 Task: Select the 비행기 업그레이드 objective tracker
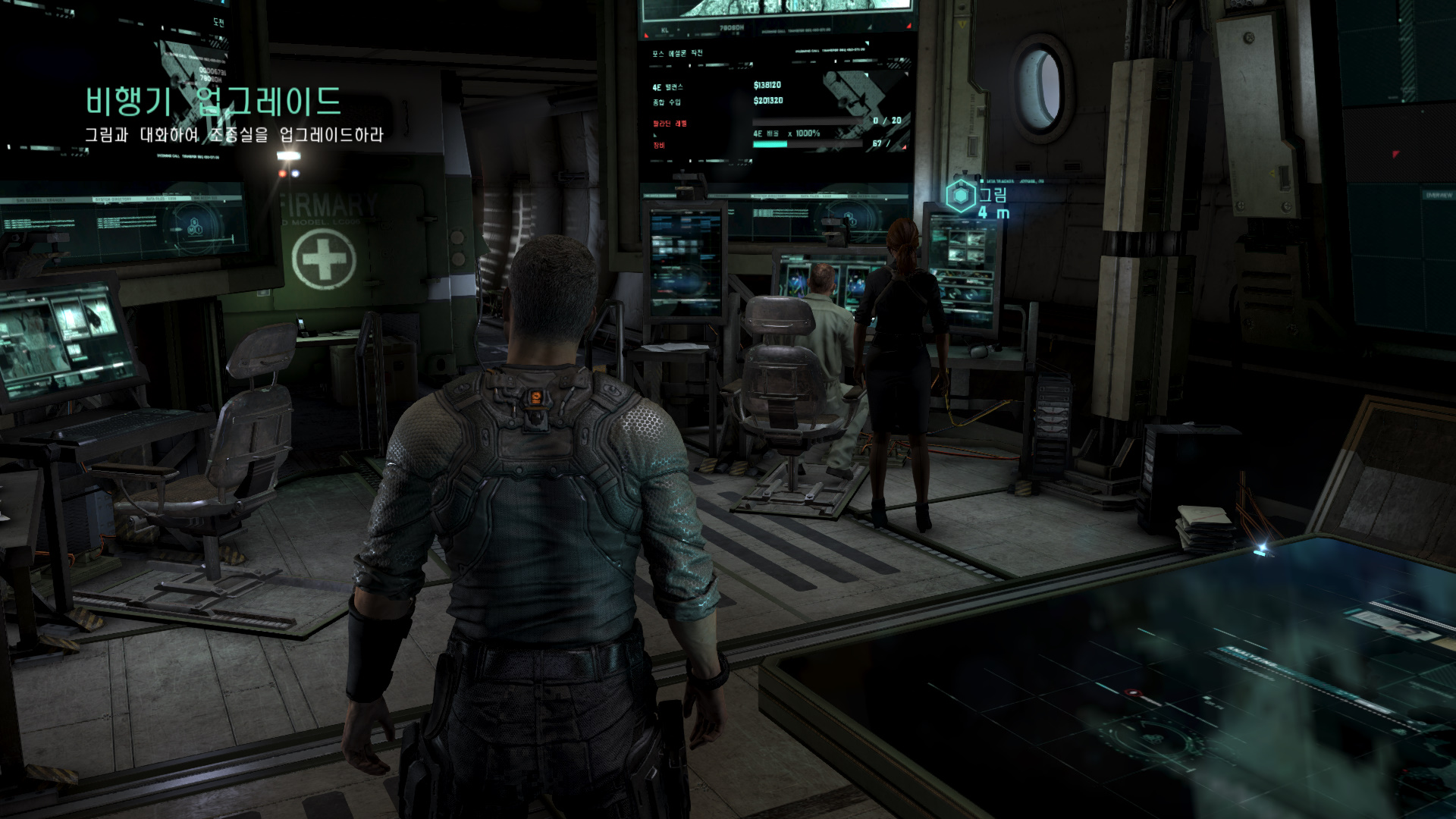(213, 102)
